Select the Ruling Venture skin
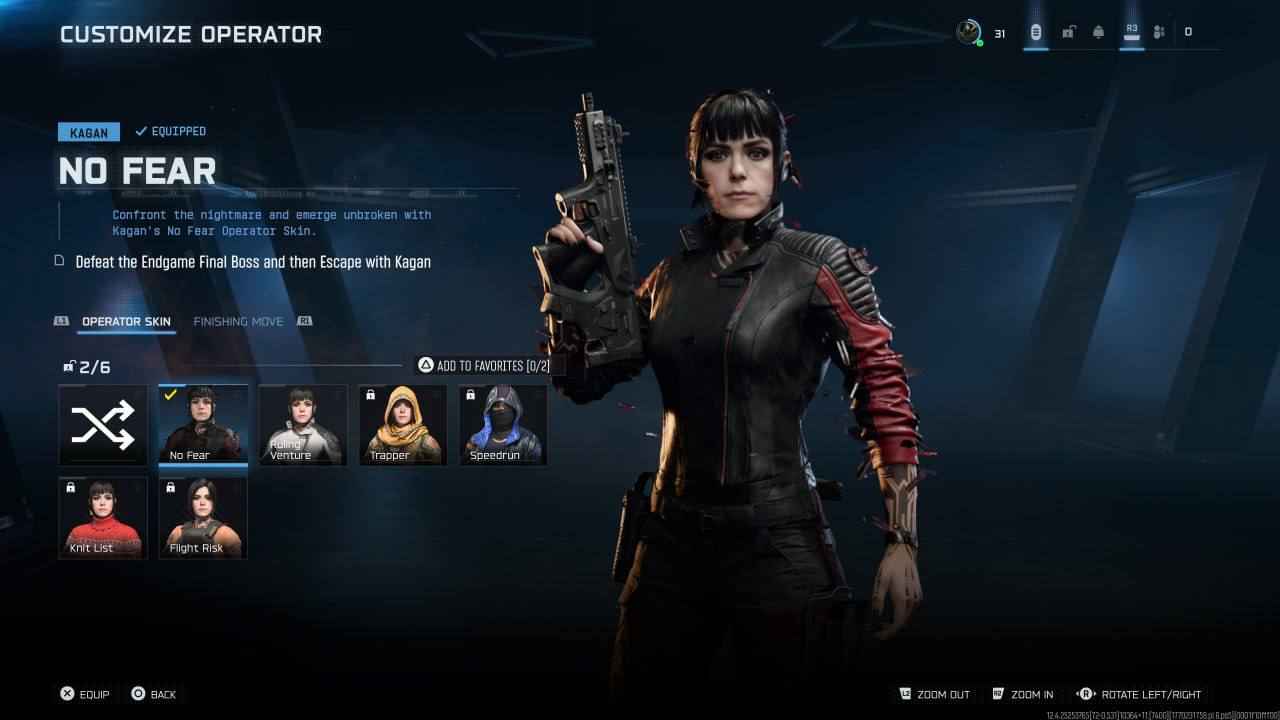1280x720 pixels. pyautogui.click(x=303, y=425)
